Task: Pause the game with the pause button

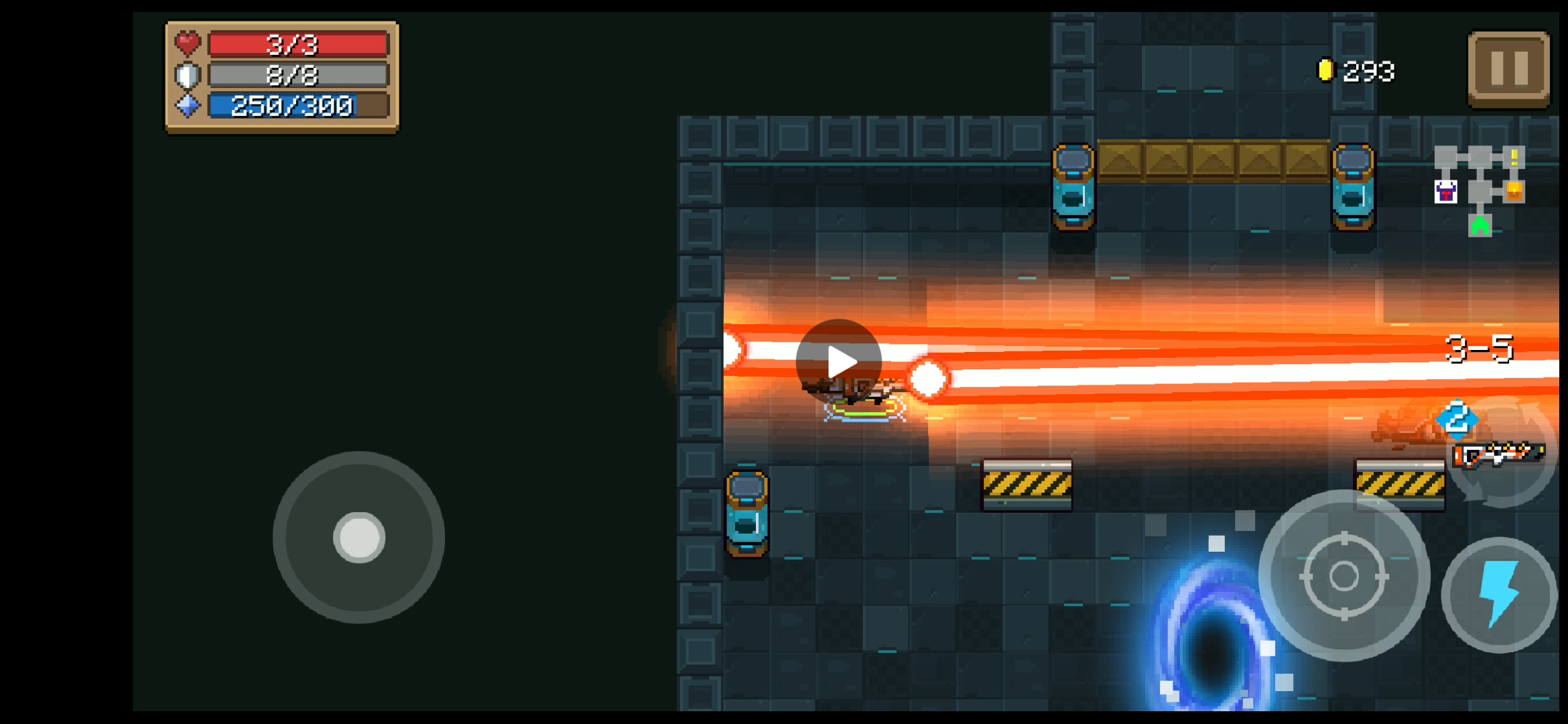Action: click(x=1508, y=69)
